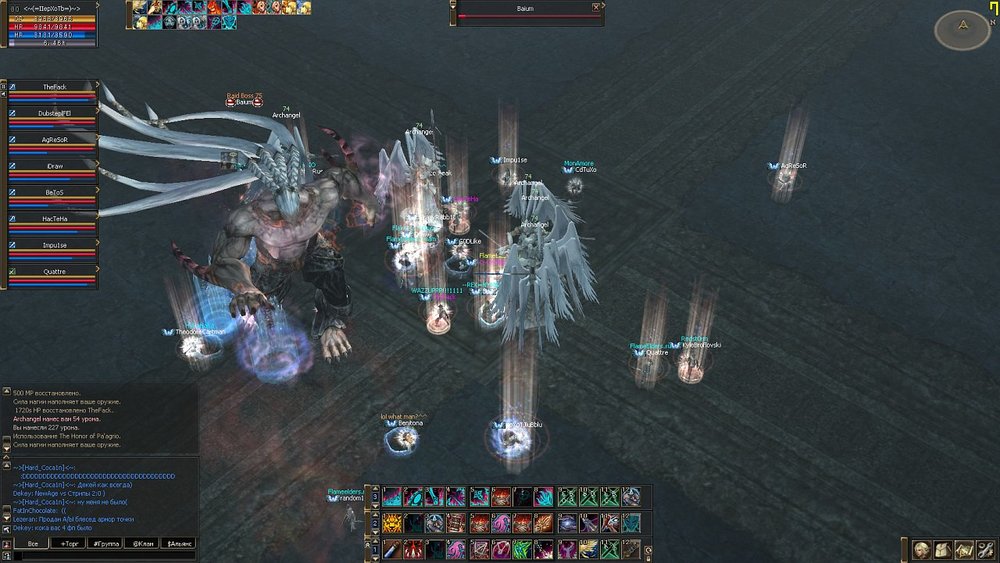Choose party member iDraw
Image resolution: width=1000 pixels, height=563 pixels.
click(54, 166)
